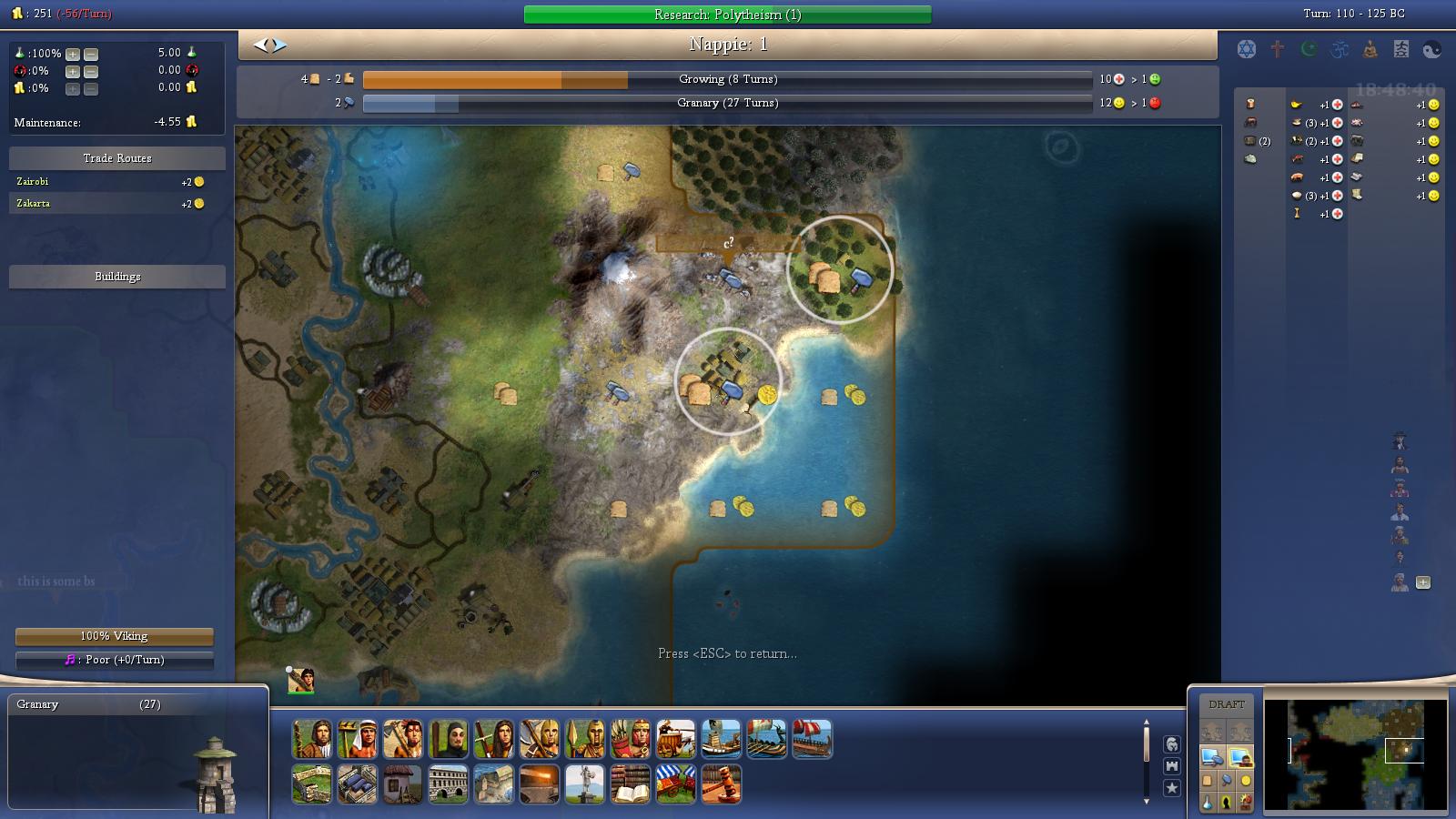Open the Judaism religion advisor icon
The height and width of the screenshot is (819, 1456).
[1246, 49]
